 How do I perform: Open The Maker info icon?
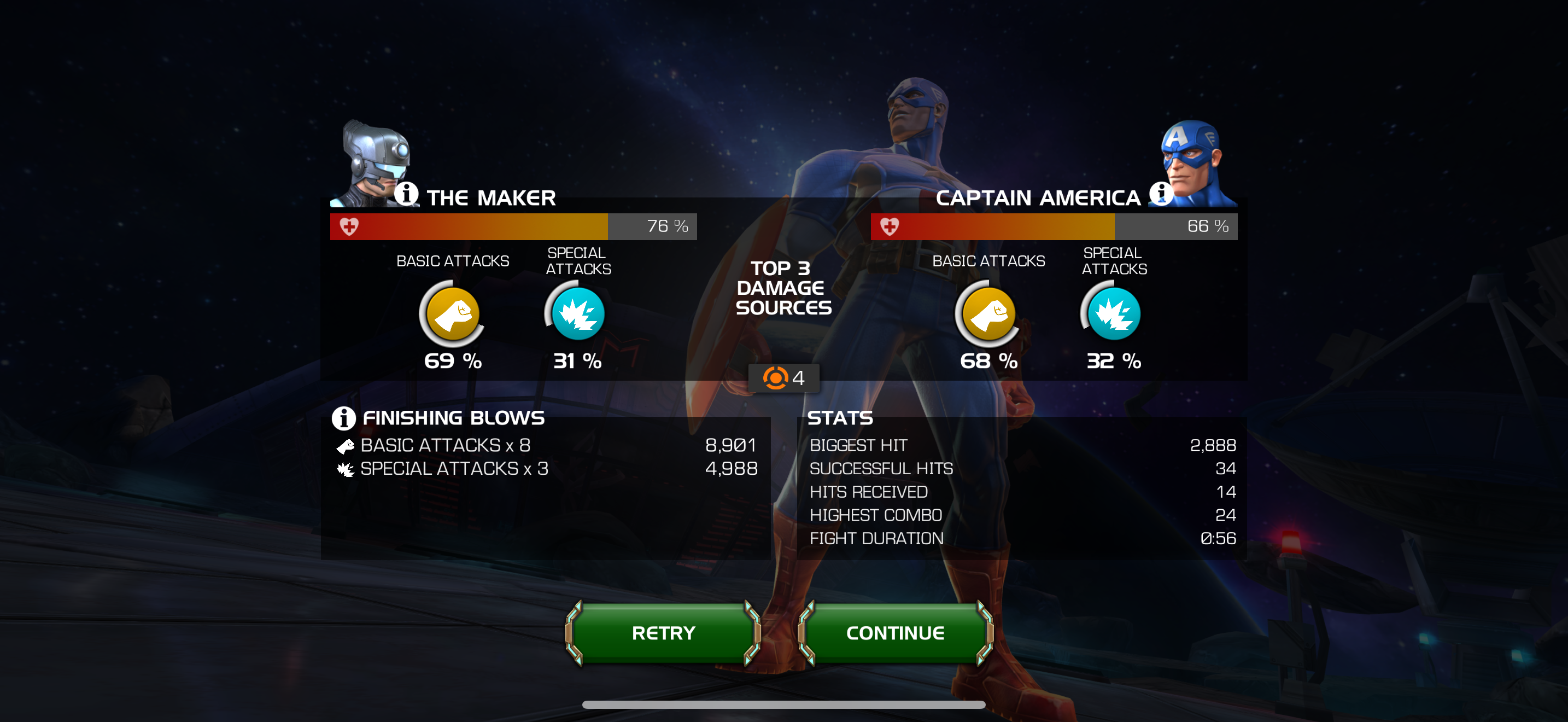406,194
